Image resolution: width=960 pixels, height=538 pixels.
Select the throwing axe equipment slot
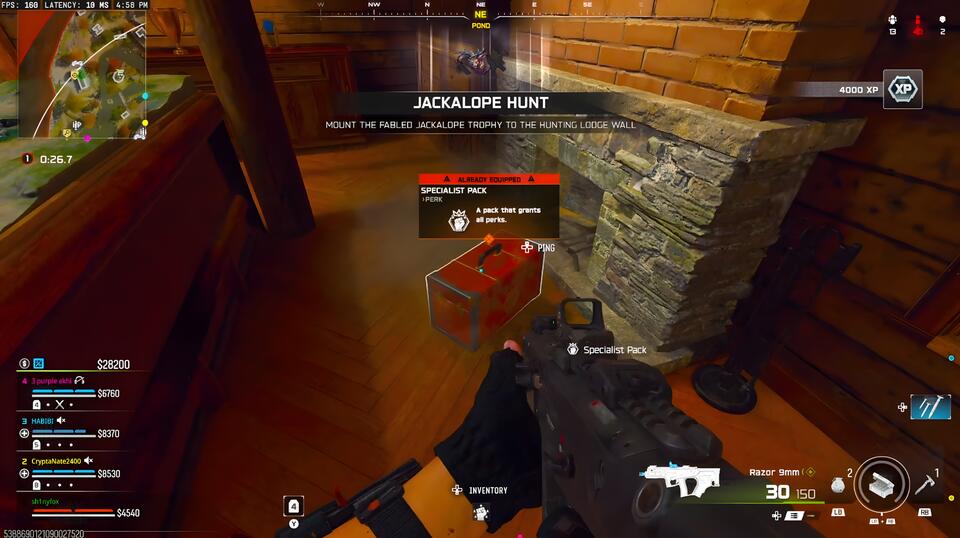925,485
